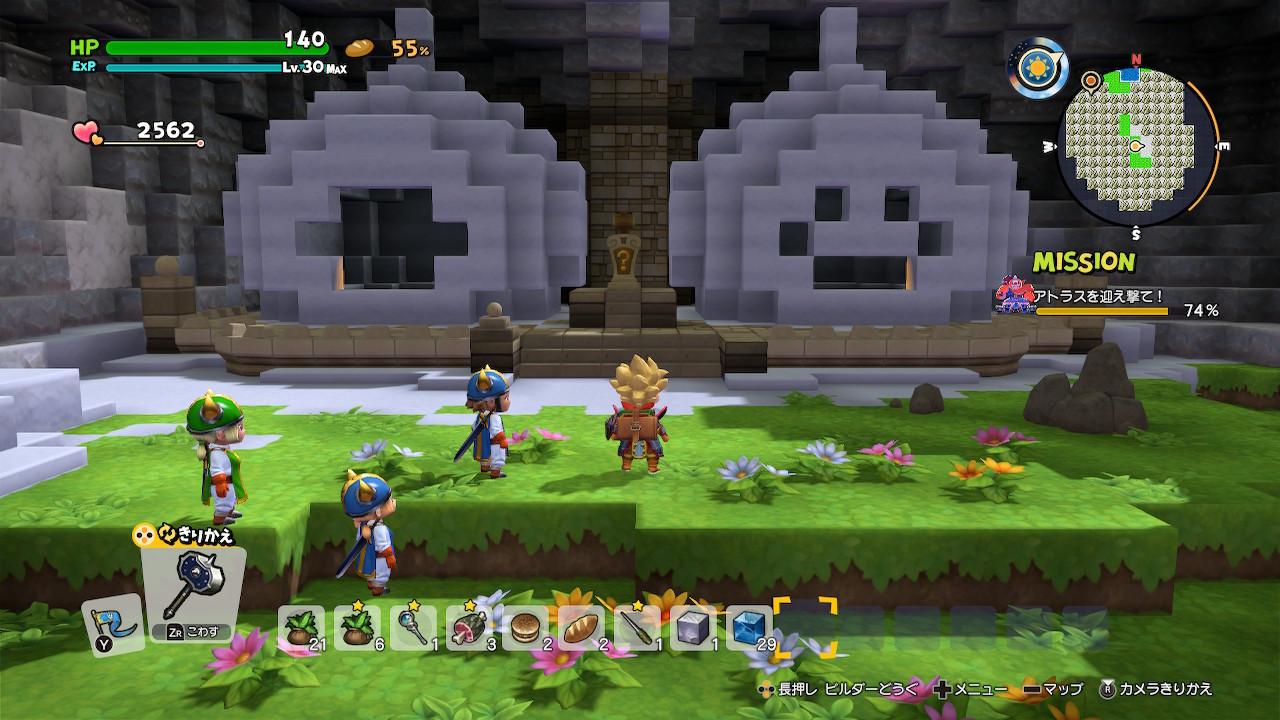This screenshot has width=1280, height=720.
Task: Select the seedling stack of 21
Action: pyautogui.click(x=302, y=628)
